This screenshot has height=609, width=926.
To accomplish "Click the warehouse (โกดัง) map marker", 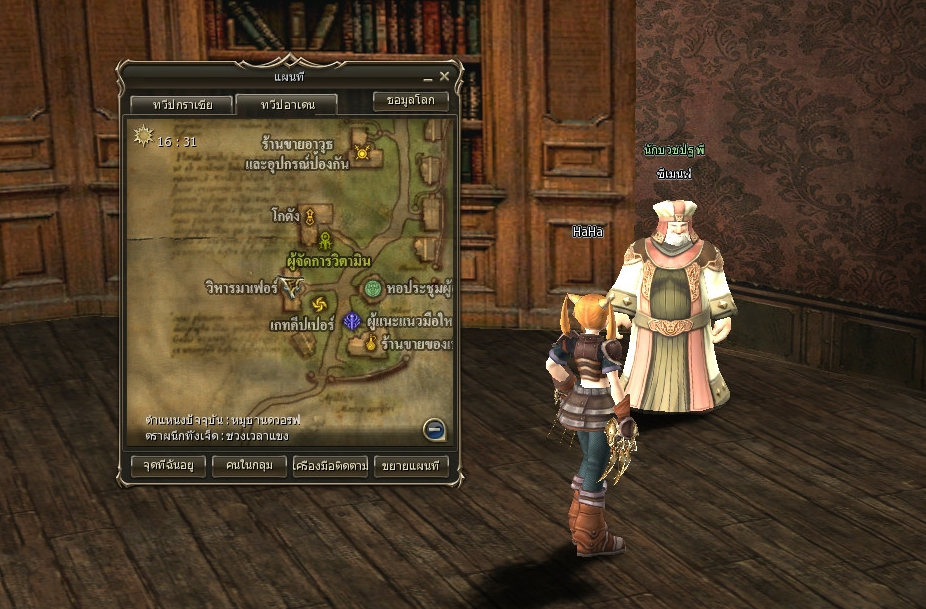I will [310, 216].
